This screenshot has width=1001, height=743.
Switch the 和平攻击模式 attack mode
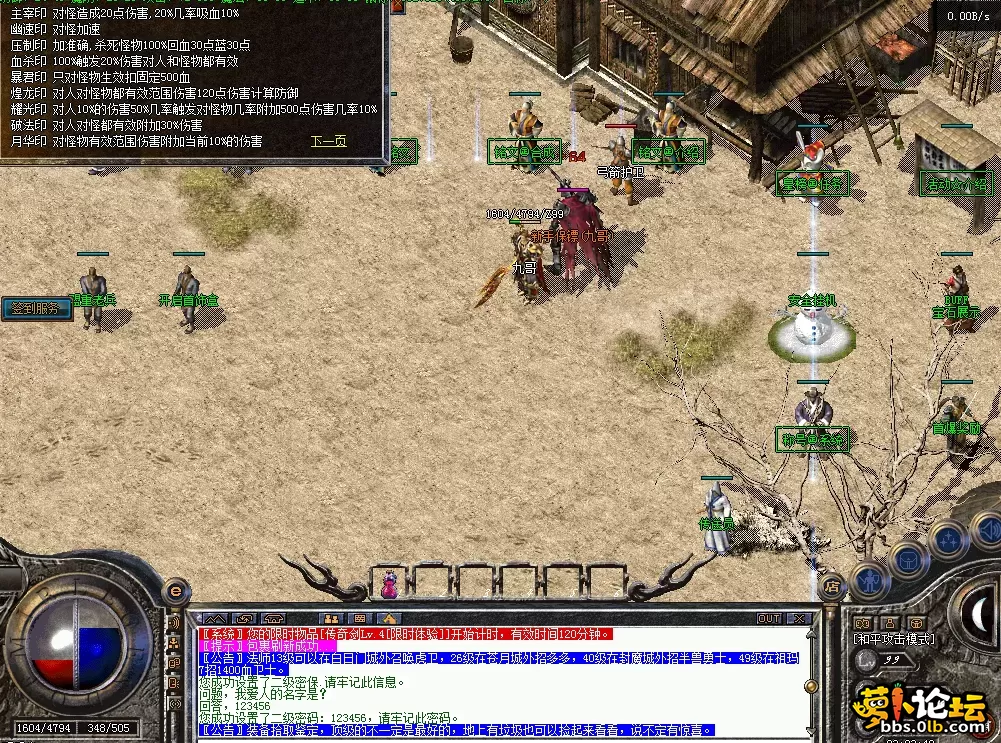pos(893,639)
